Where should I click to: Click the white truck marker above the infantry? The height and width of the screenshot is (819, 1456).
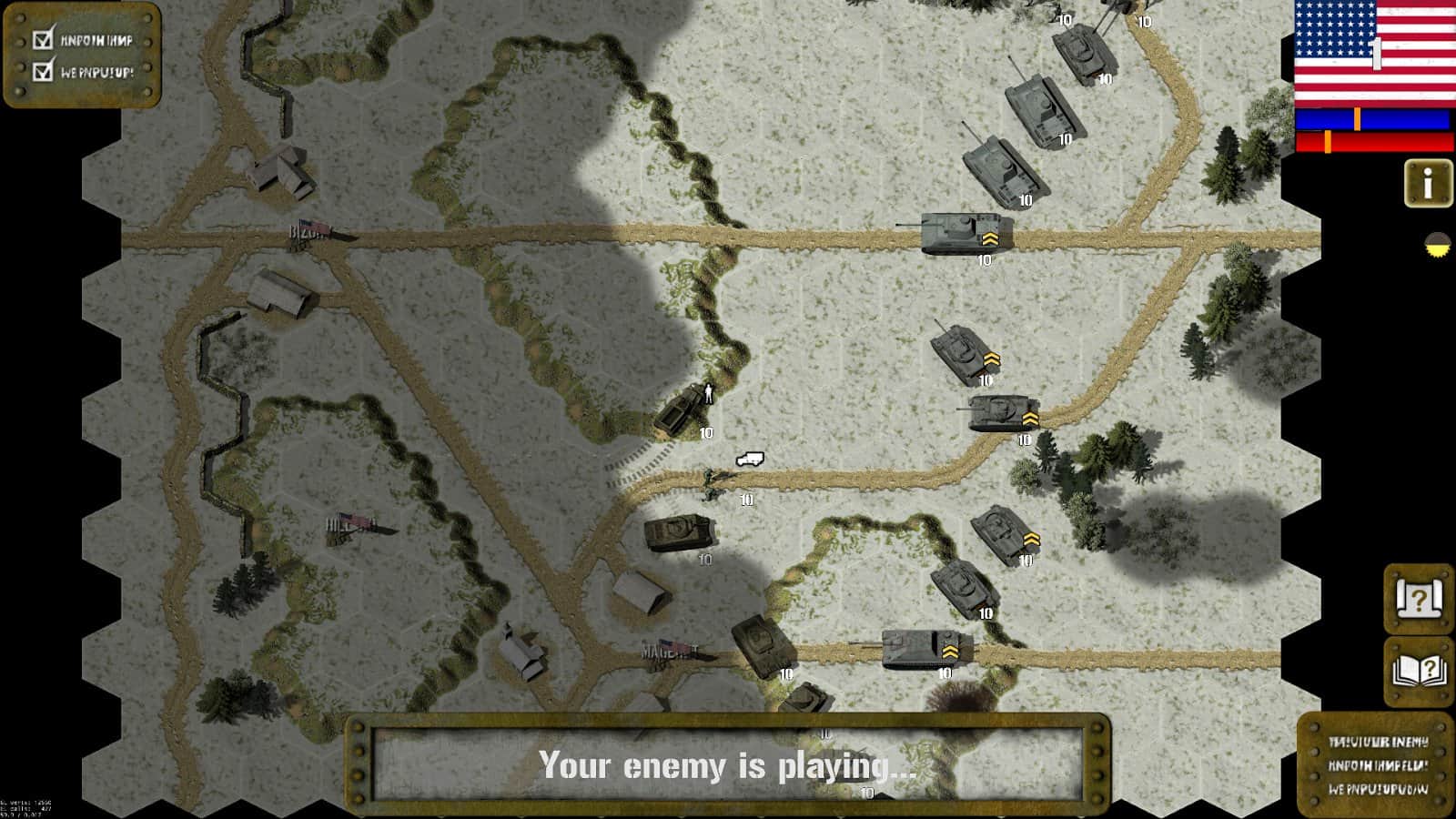click(x=750, y=460)
